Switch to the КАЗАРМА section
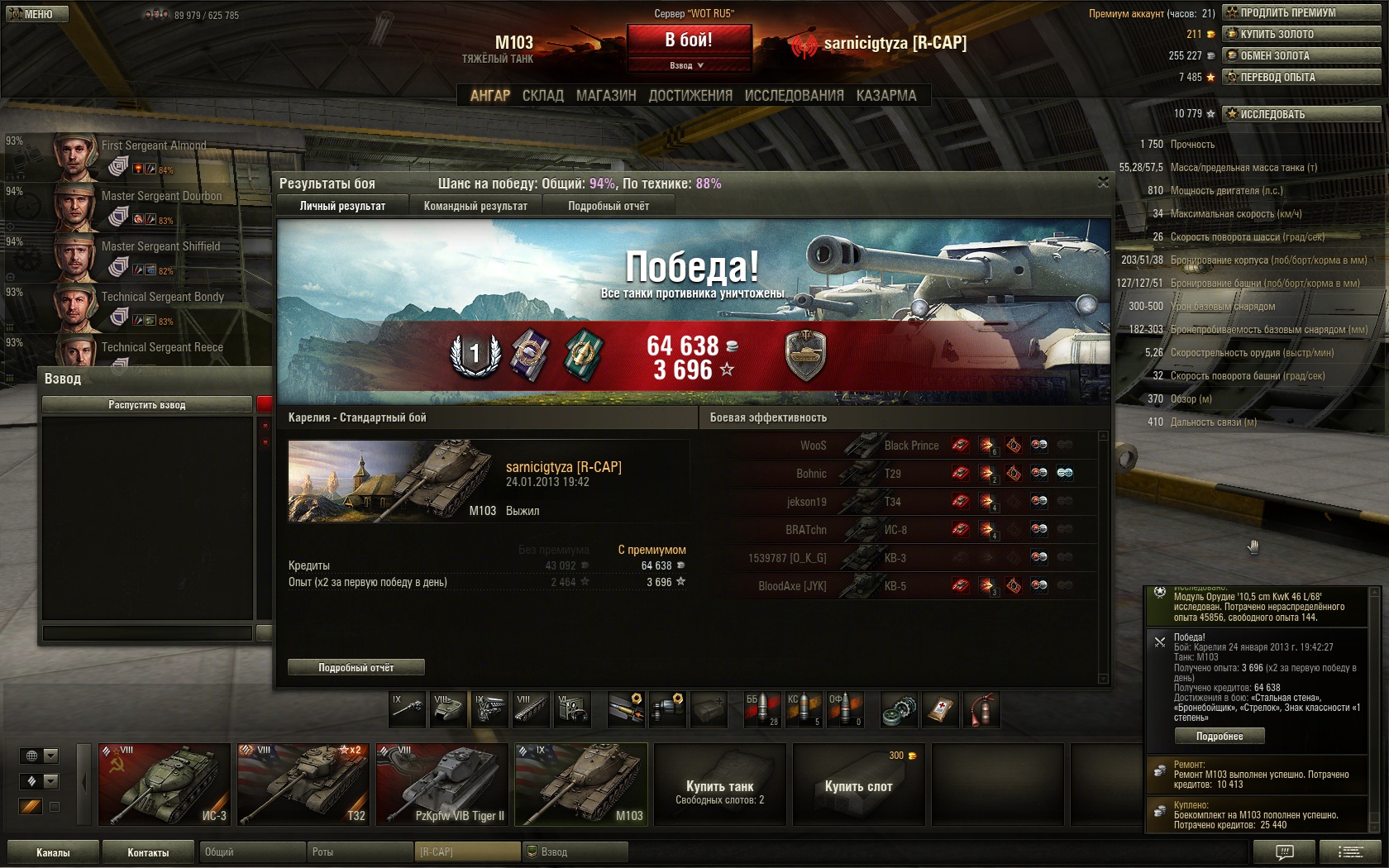The height and width of the screenshot is (868, 1389). (886, 96)
